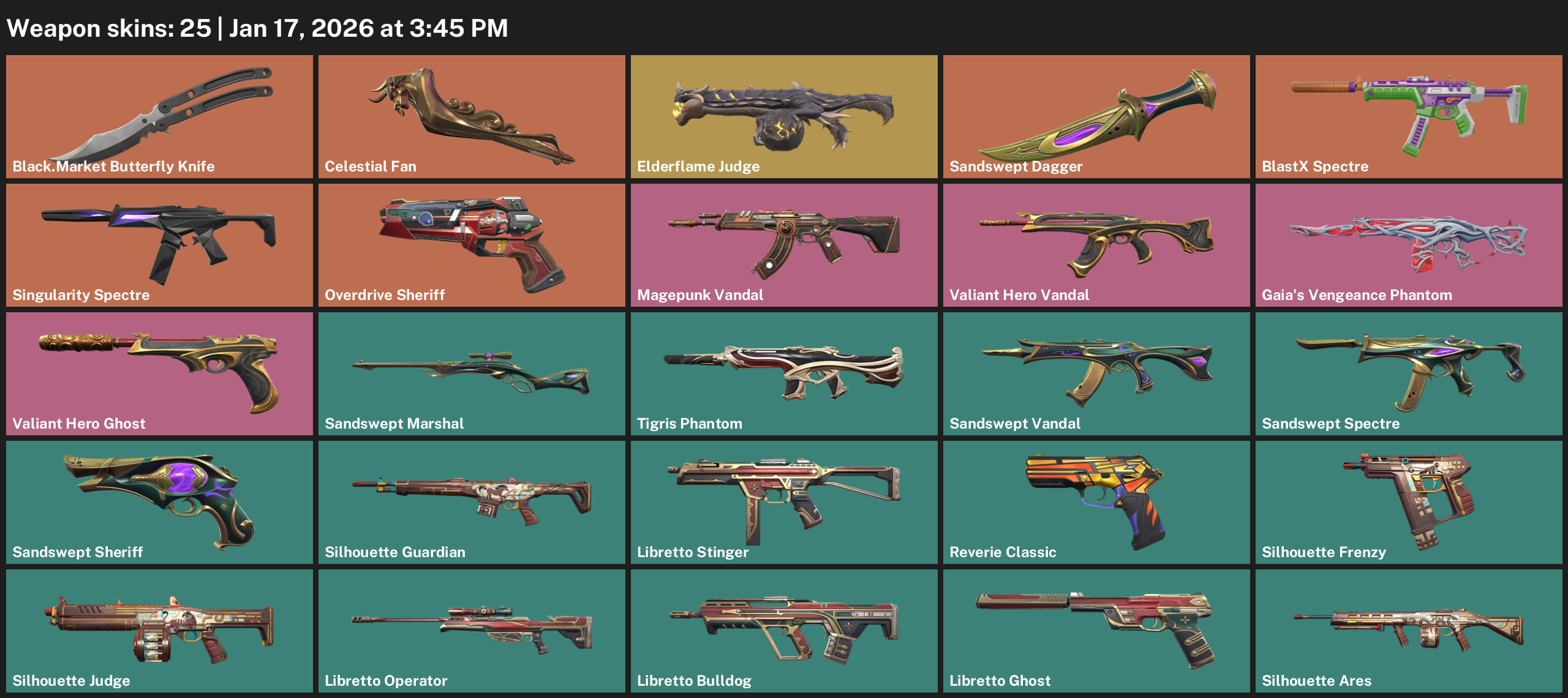This screenshot has height=698, width=1568.
Task: Choose the Overdrive Sheriff skin
Action: tap(472, 245)
